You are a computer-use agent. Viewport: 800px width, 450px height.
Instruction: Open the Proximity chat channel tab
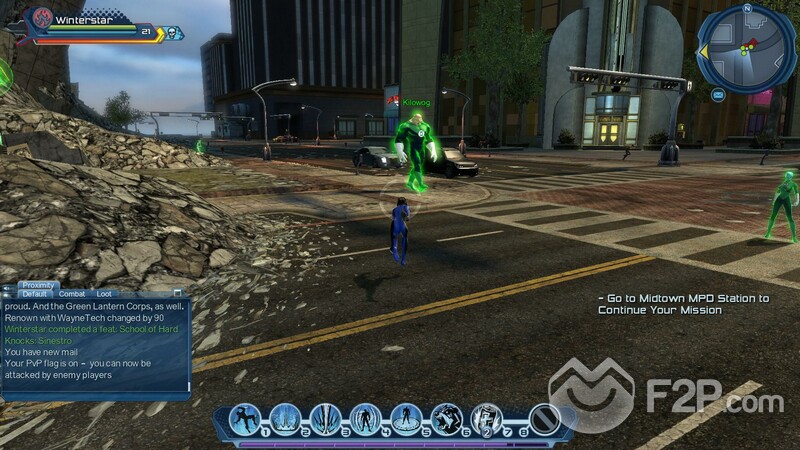click(x=38, y=285)
